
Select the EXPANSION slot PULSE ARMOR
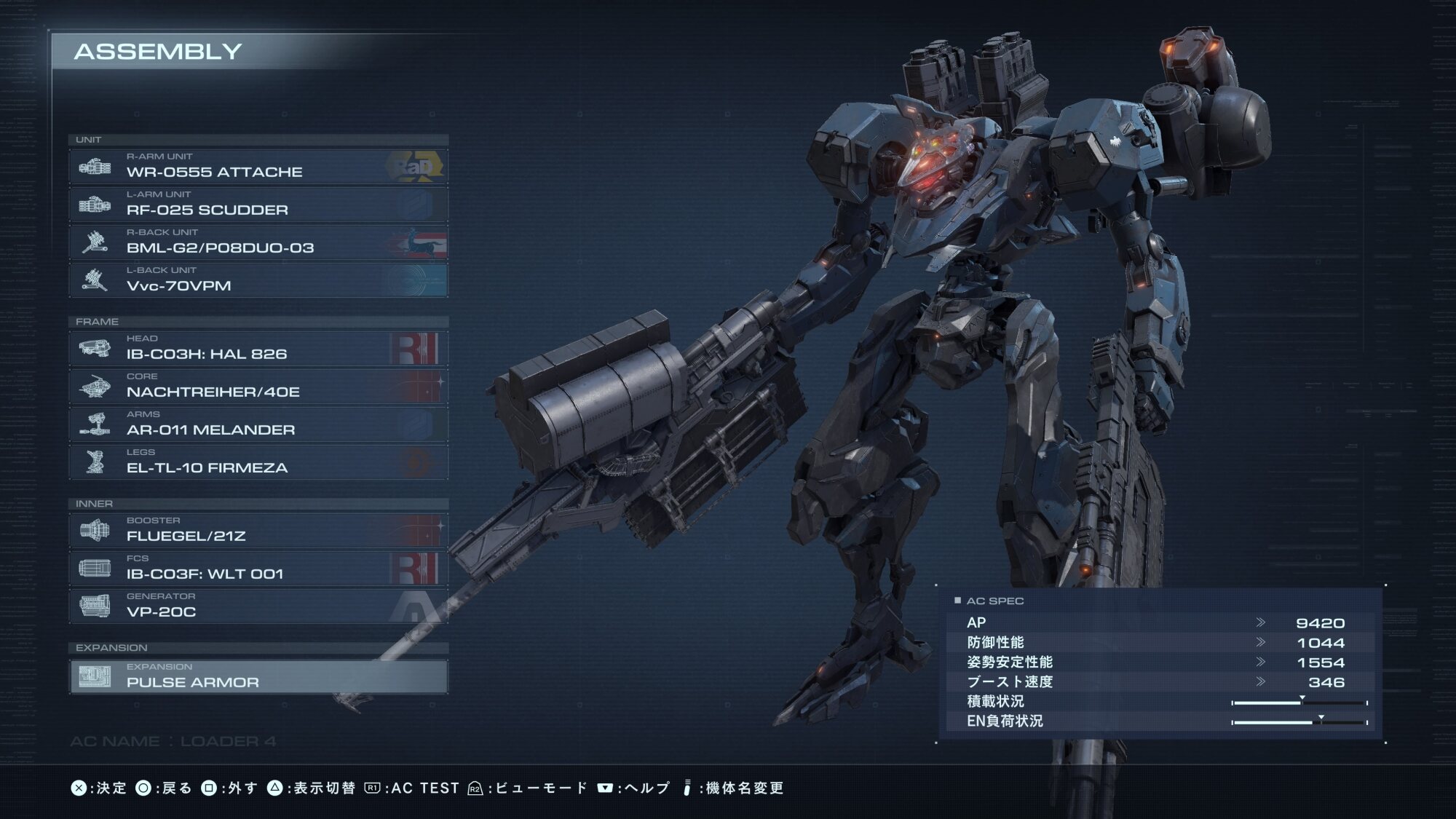[x=258, y=676]
